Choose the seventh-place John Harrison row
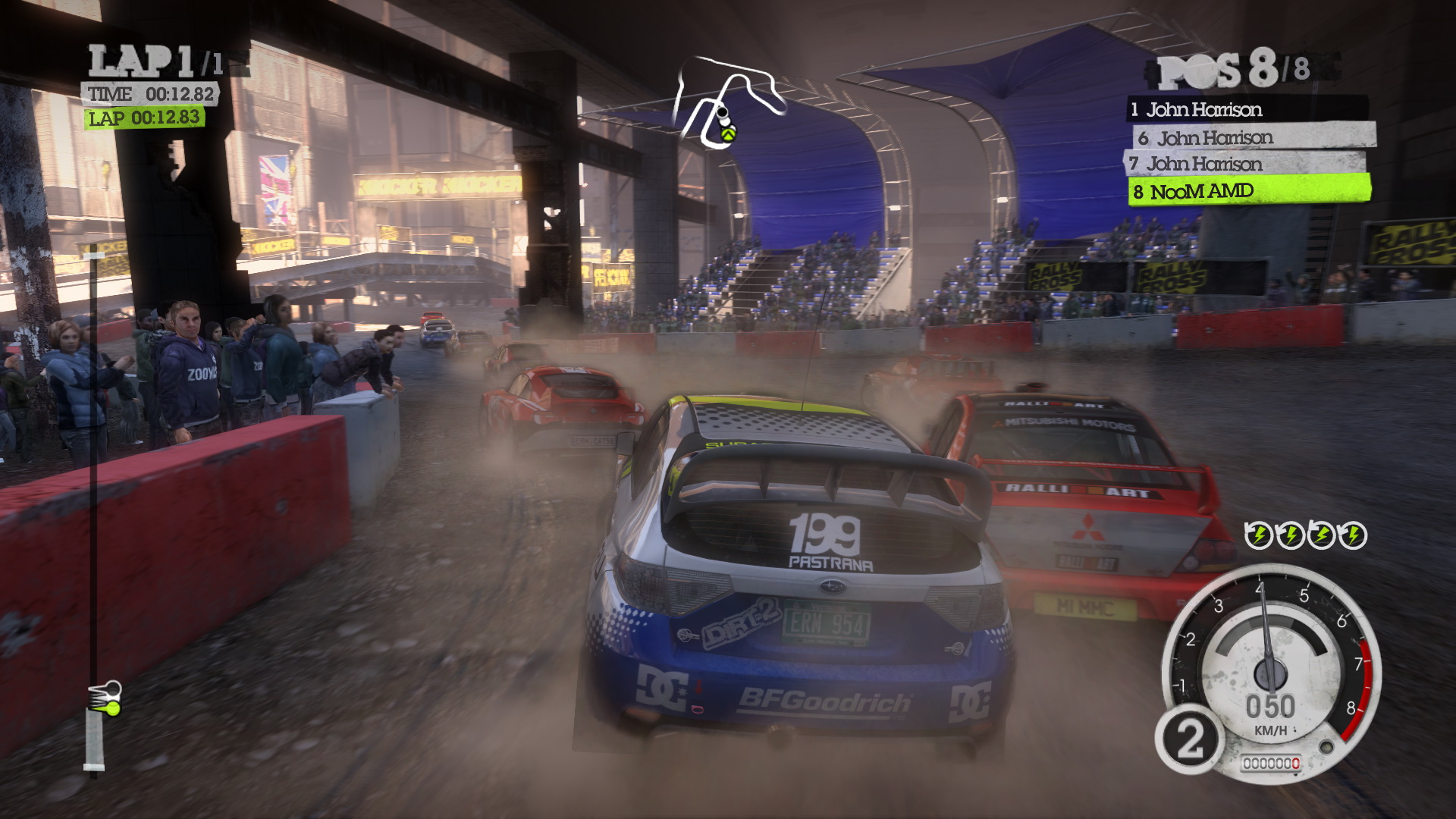This screenshot has width=1456, height=819. [1245, 164]
